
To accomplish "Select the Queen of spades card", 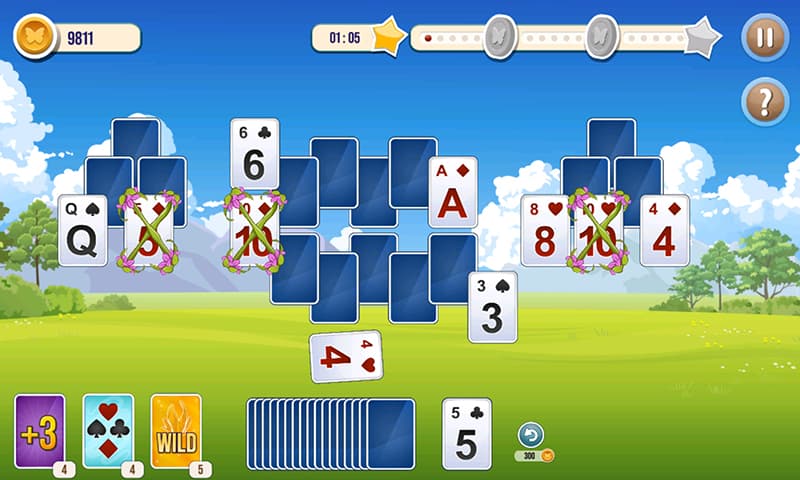I will coord(82,230).
